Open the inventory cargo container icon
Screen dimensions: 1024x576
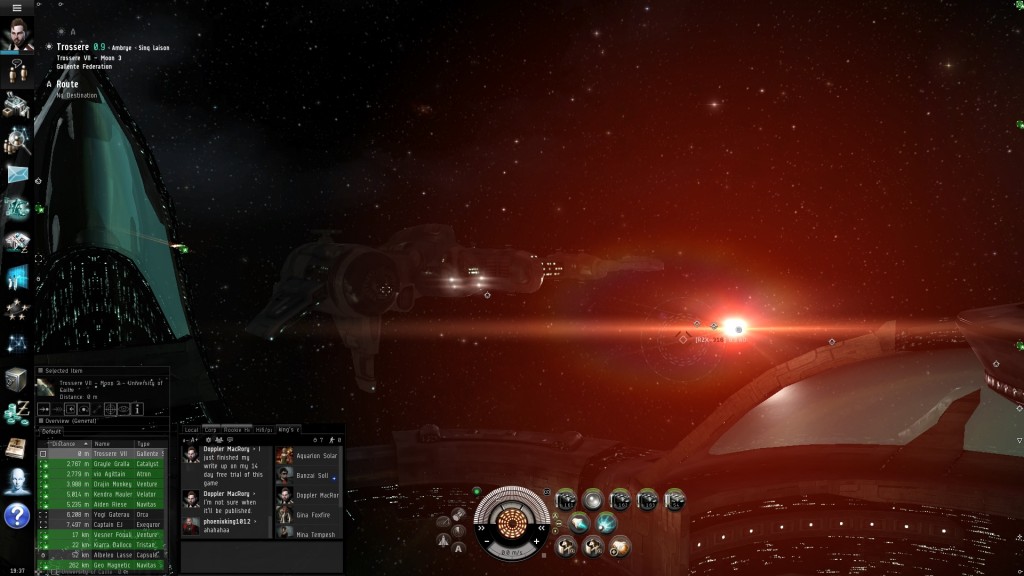(16, 380)
